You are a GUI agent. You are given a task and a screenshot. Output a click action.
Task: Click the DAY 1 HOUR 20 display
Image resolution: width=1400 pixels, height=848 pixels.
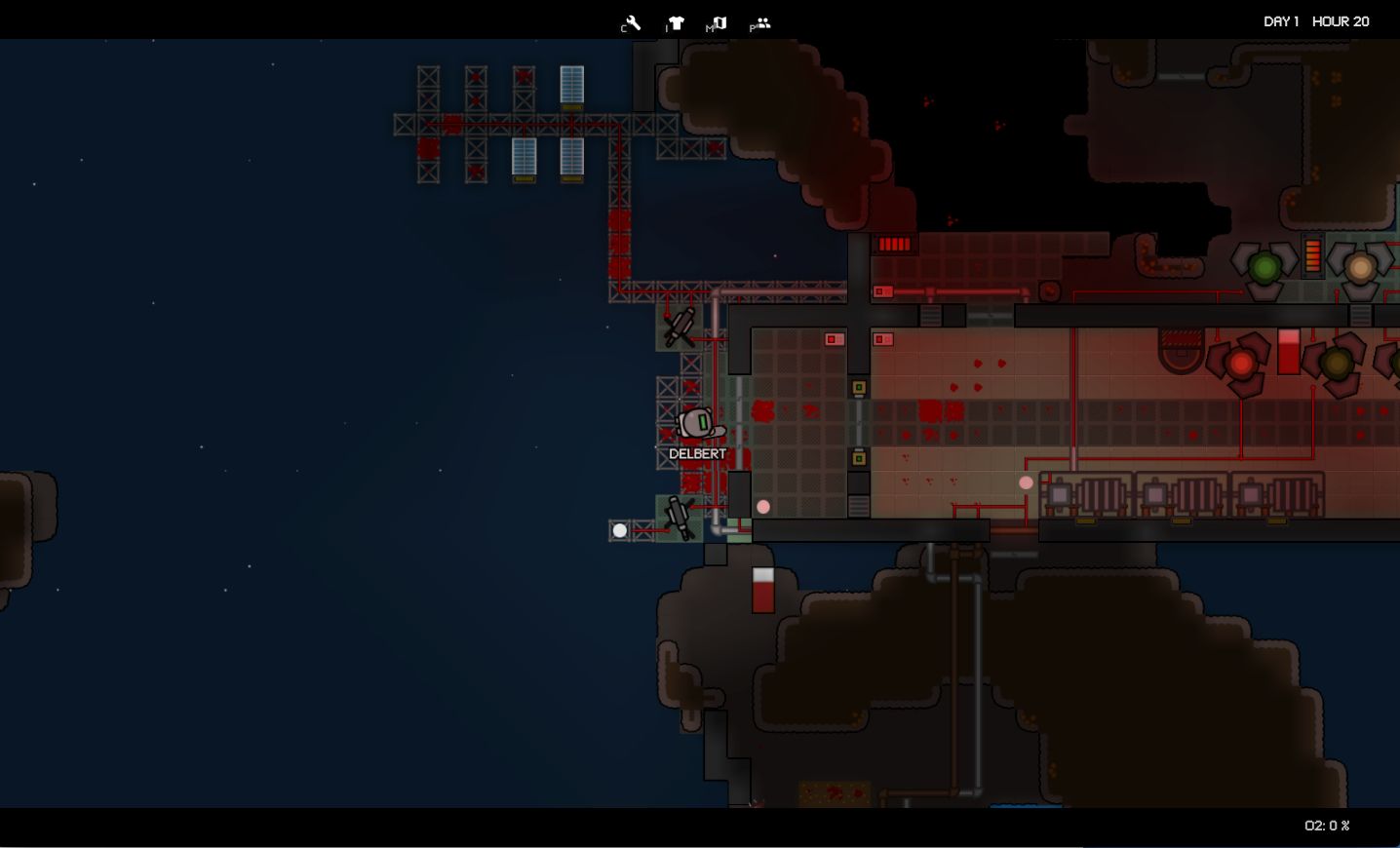click(1314, 19)
